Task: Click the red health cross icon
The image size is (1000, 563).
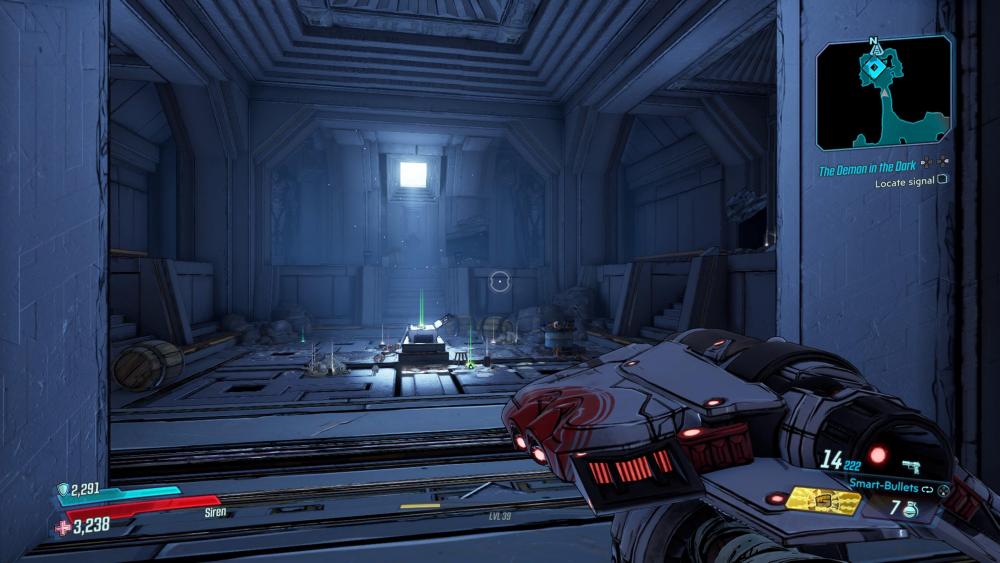Action: pyautogui.click(x=63, y=527)
